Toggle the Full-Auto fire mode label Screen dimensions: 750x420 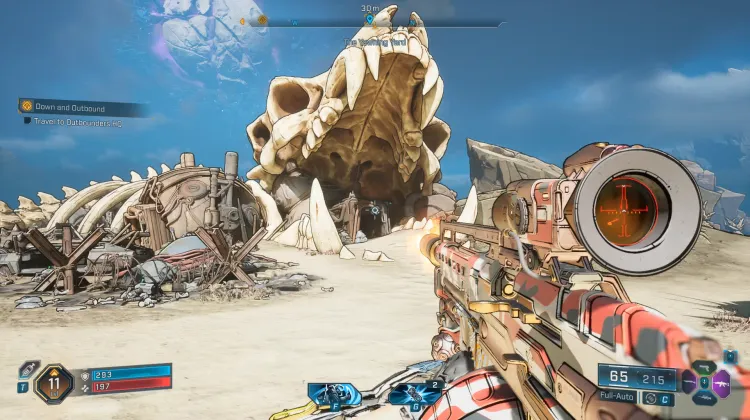click(618, 397)
